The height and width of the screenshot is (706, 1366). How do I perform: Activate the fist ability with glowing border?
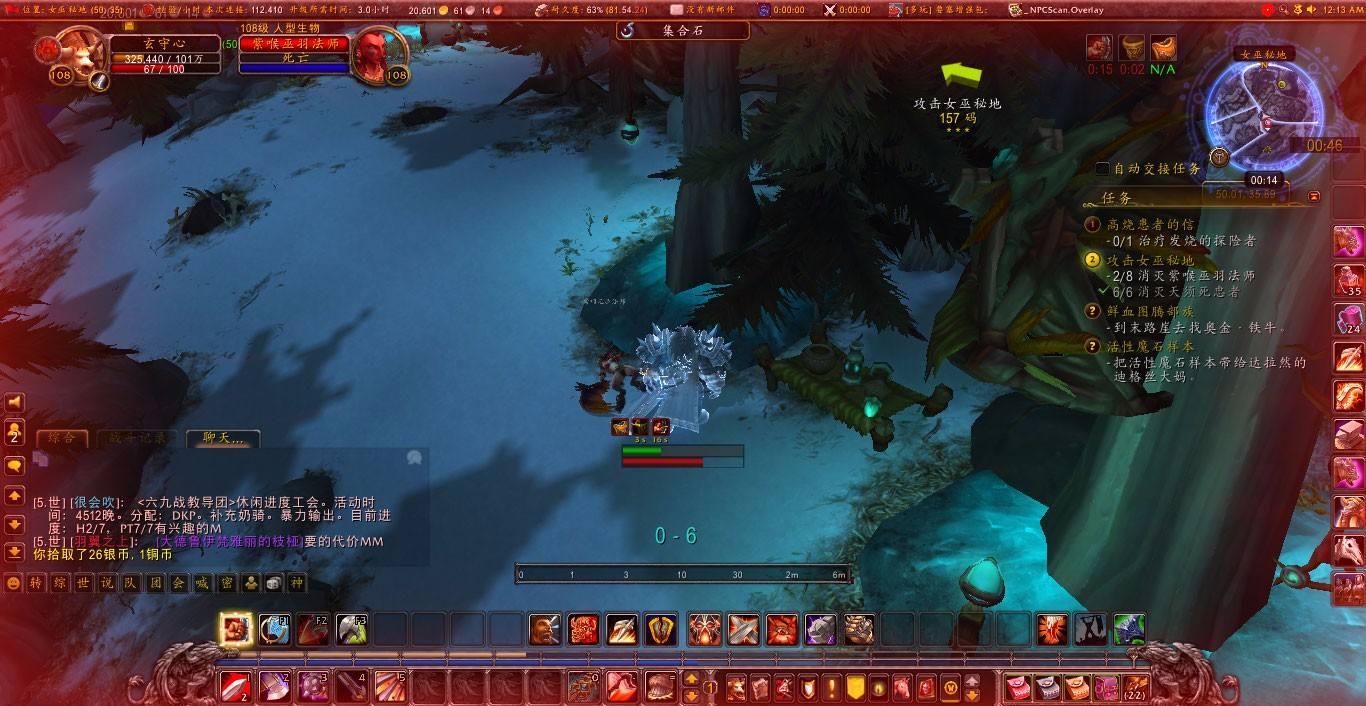click(236, 629)
